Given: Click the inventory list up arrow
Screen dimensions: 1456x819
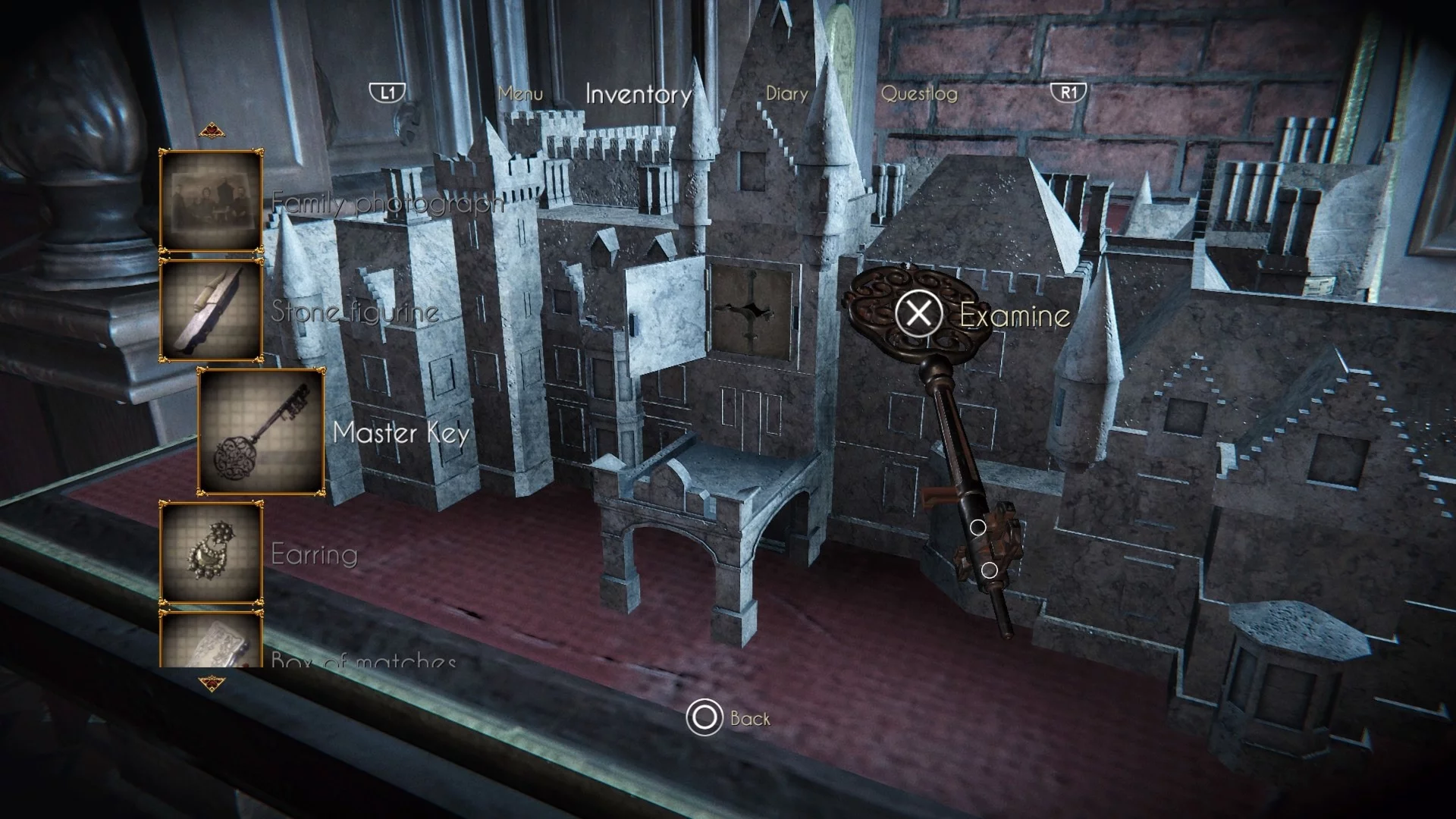Looking at the screenshot, I should [x=212, y=132].
